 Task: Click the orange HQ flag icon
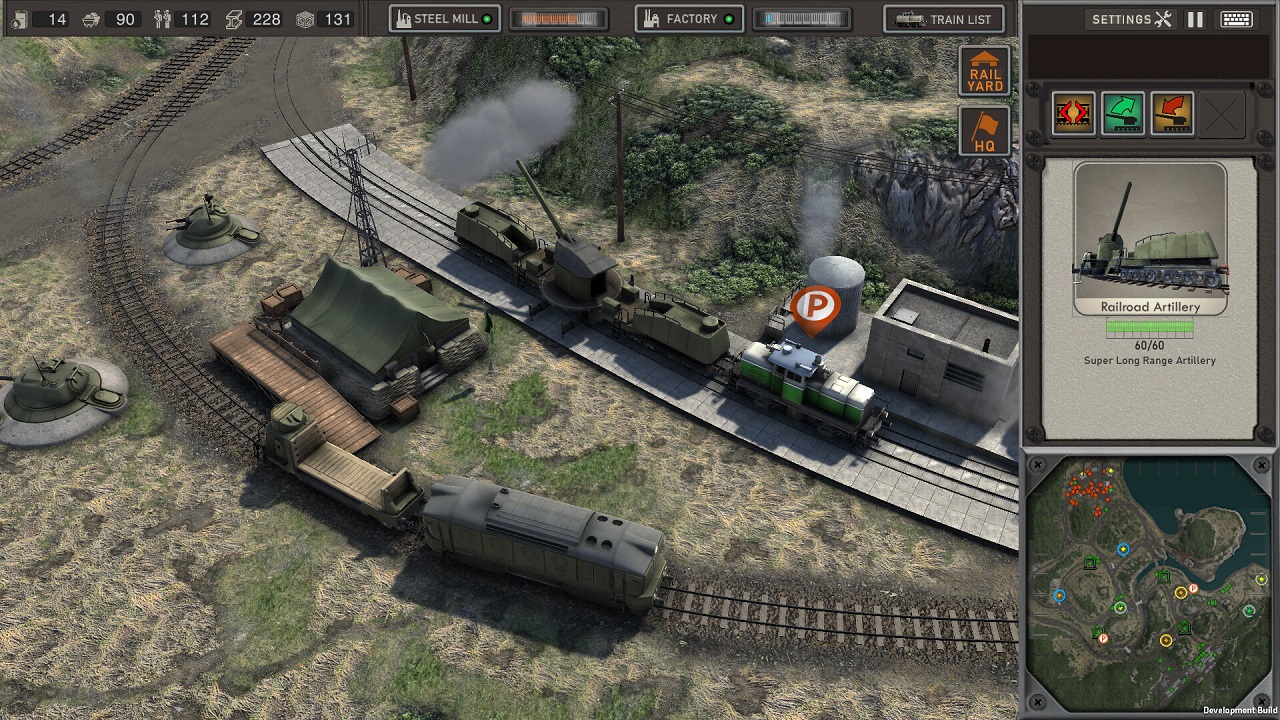984,129
